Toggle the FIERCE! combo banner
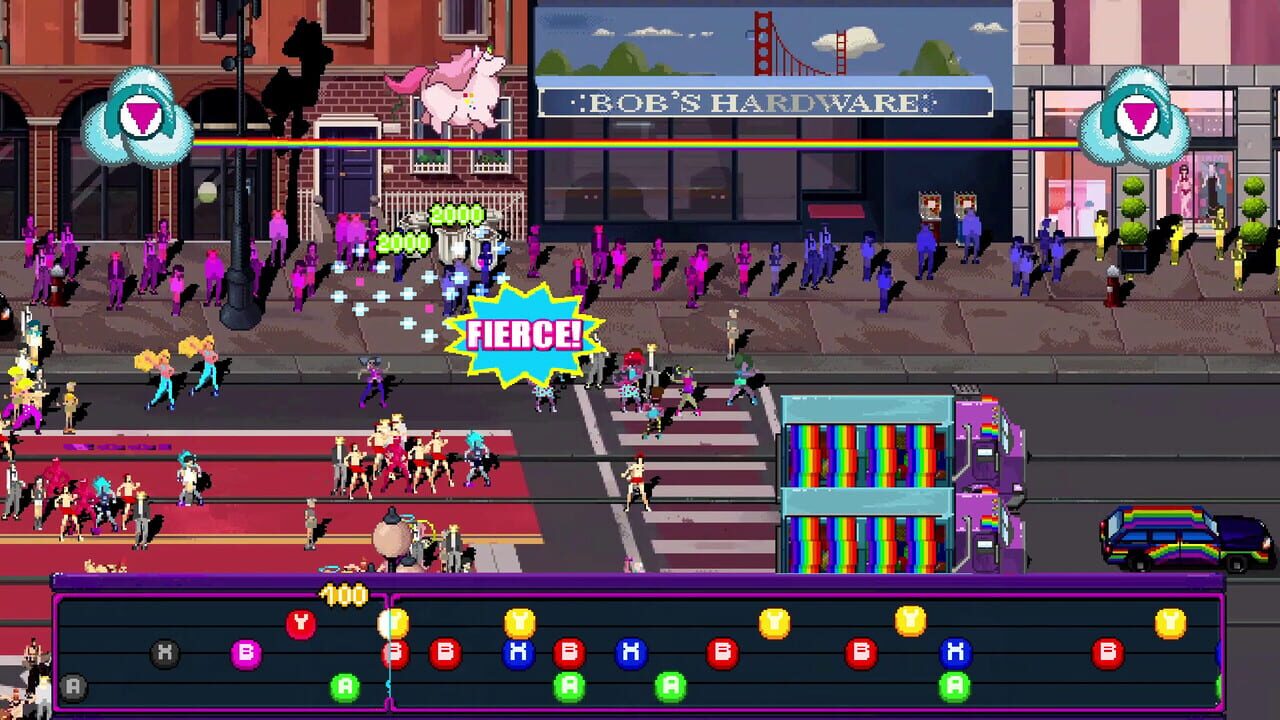This screenshot has height=720, width=1280. (523, 331)
